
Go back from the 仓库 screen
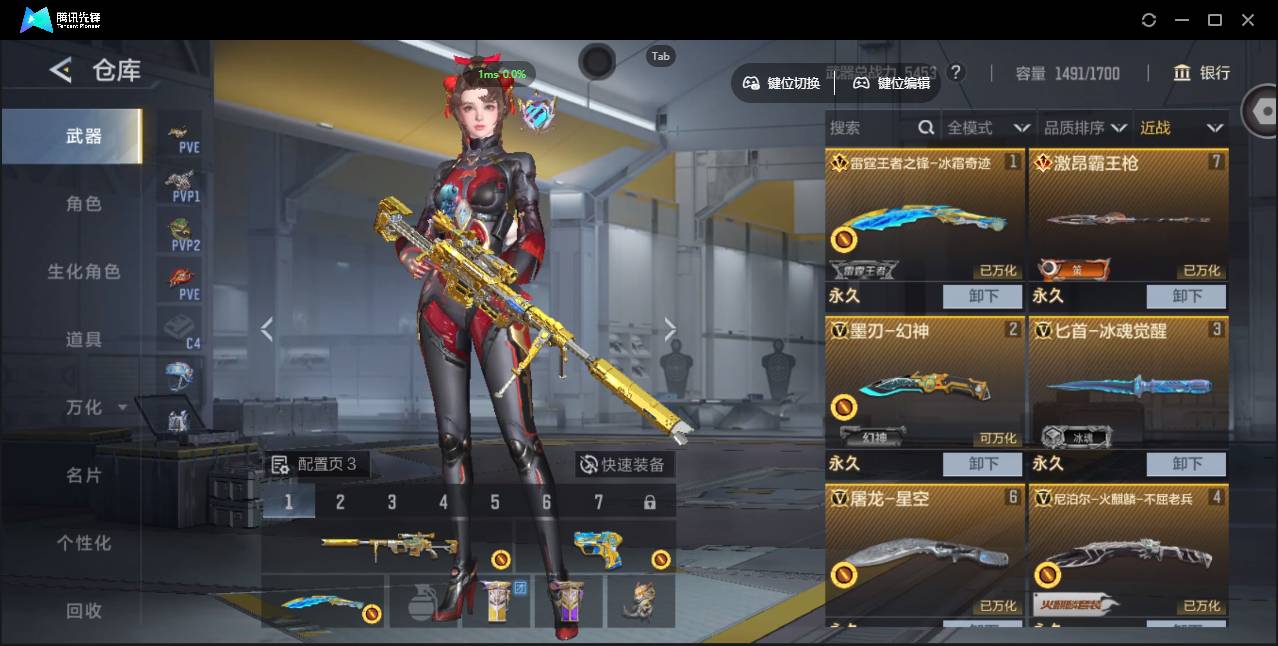pos(61,70)
